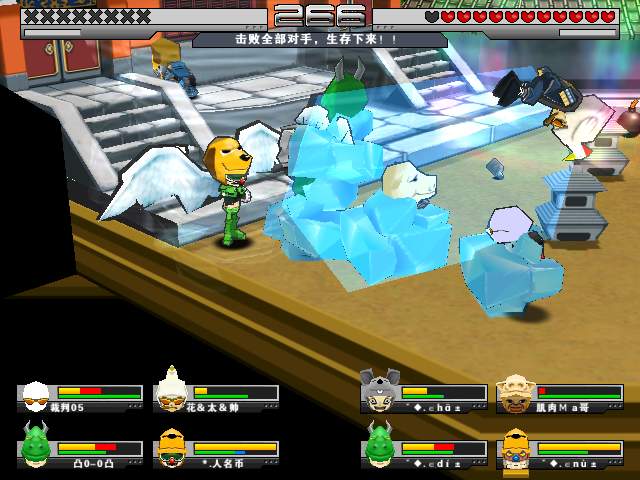
Task: Select the 肌肉Ma哥 player portrait
Action: pos(517,391)
